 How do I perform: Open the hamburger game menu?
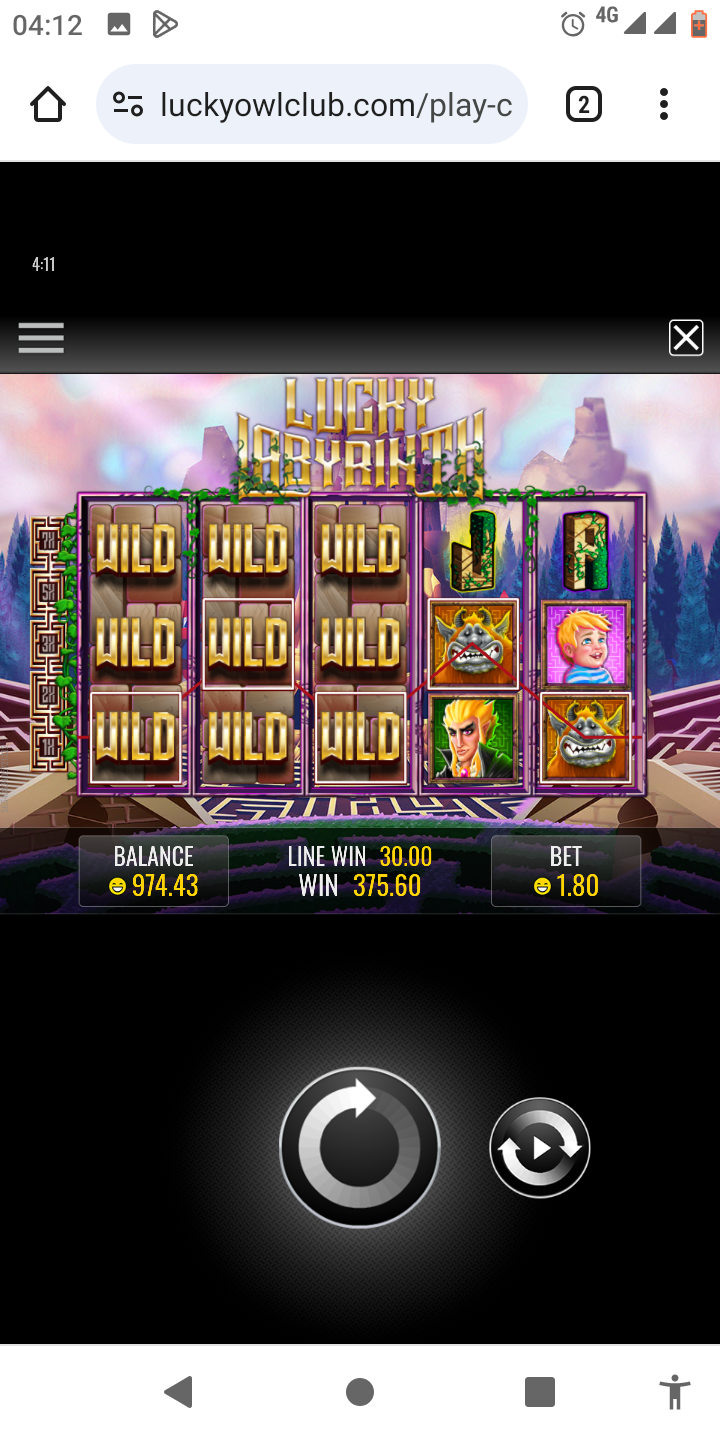click(41, 338)
